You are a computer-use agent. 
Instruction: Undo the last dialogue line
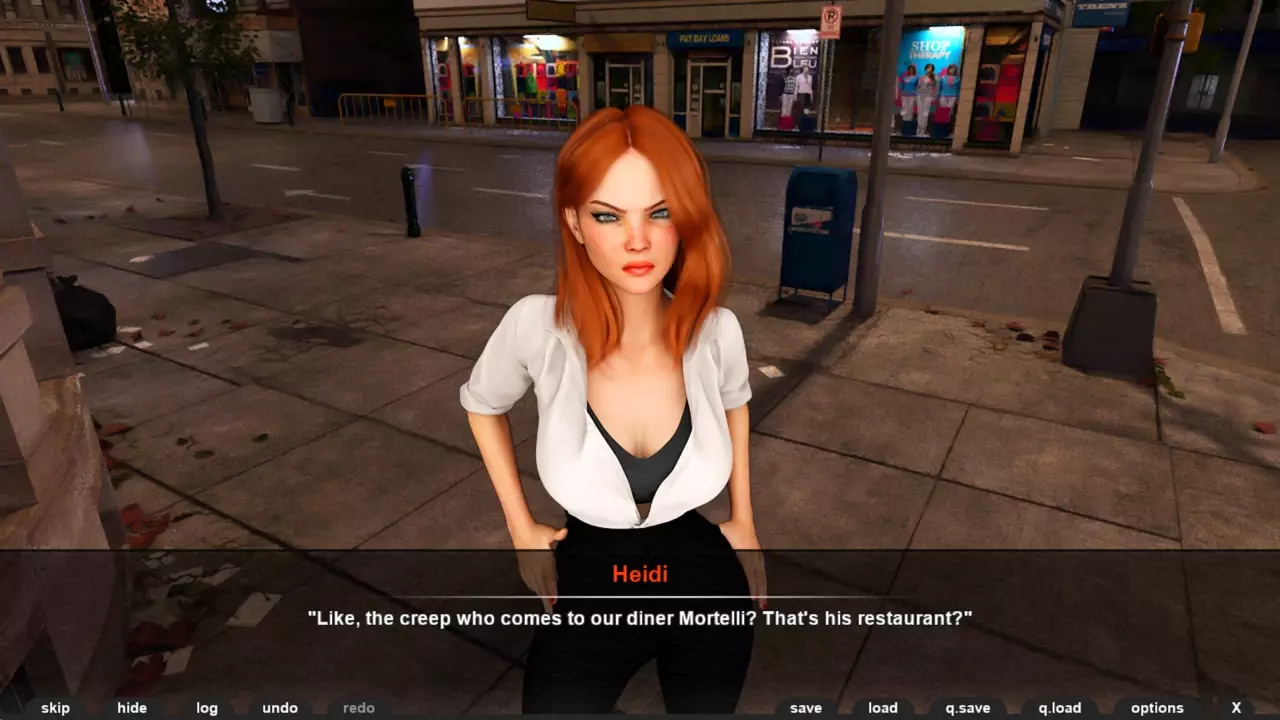[x=280, y=708]
